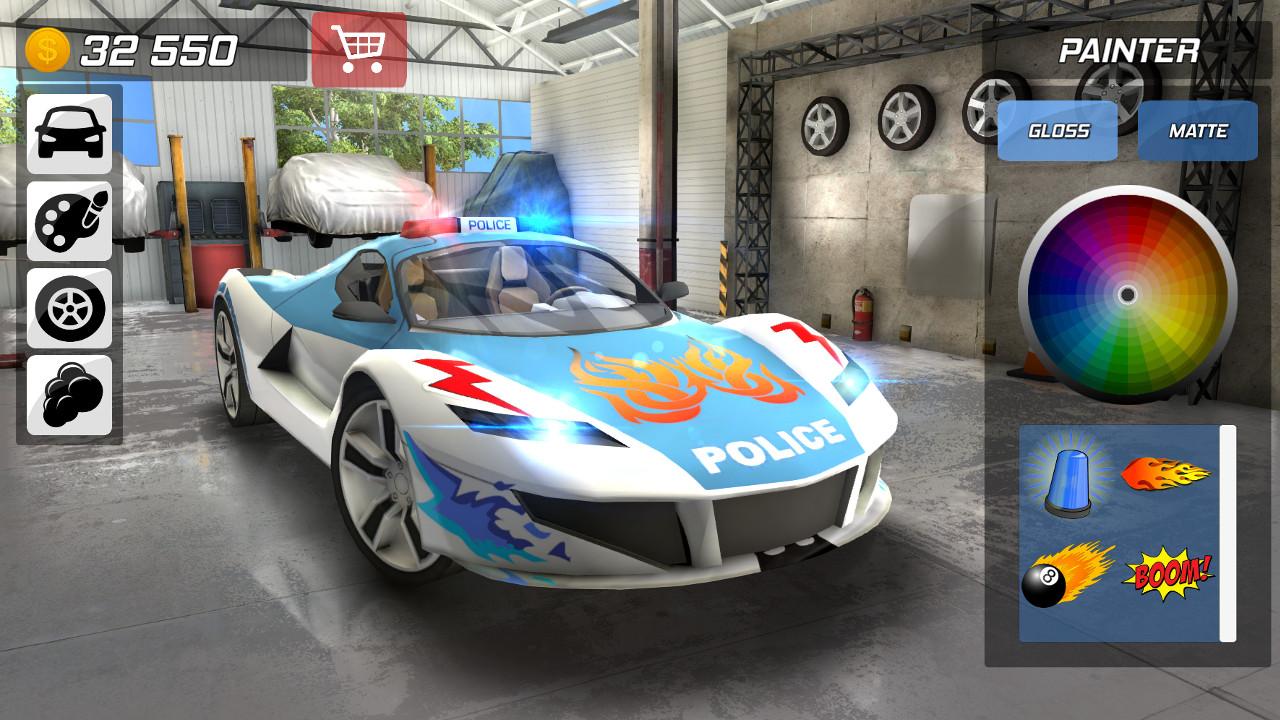The image size is (1280, 720).
Task: Select the car selection icon
Action: tap(69, 136)
